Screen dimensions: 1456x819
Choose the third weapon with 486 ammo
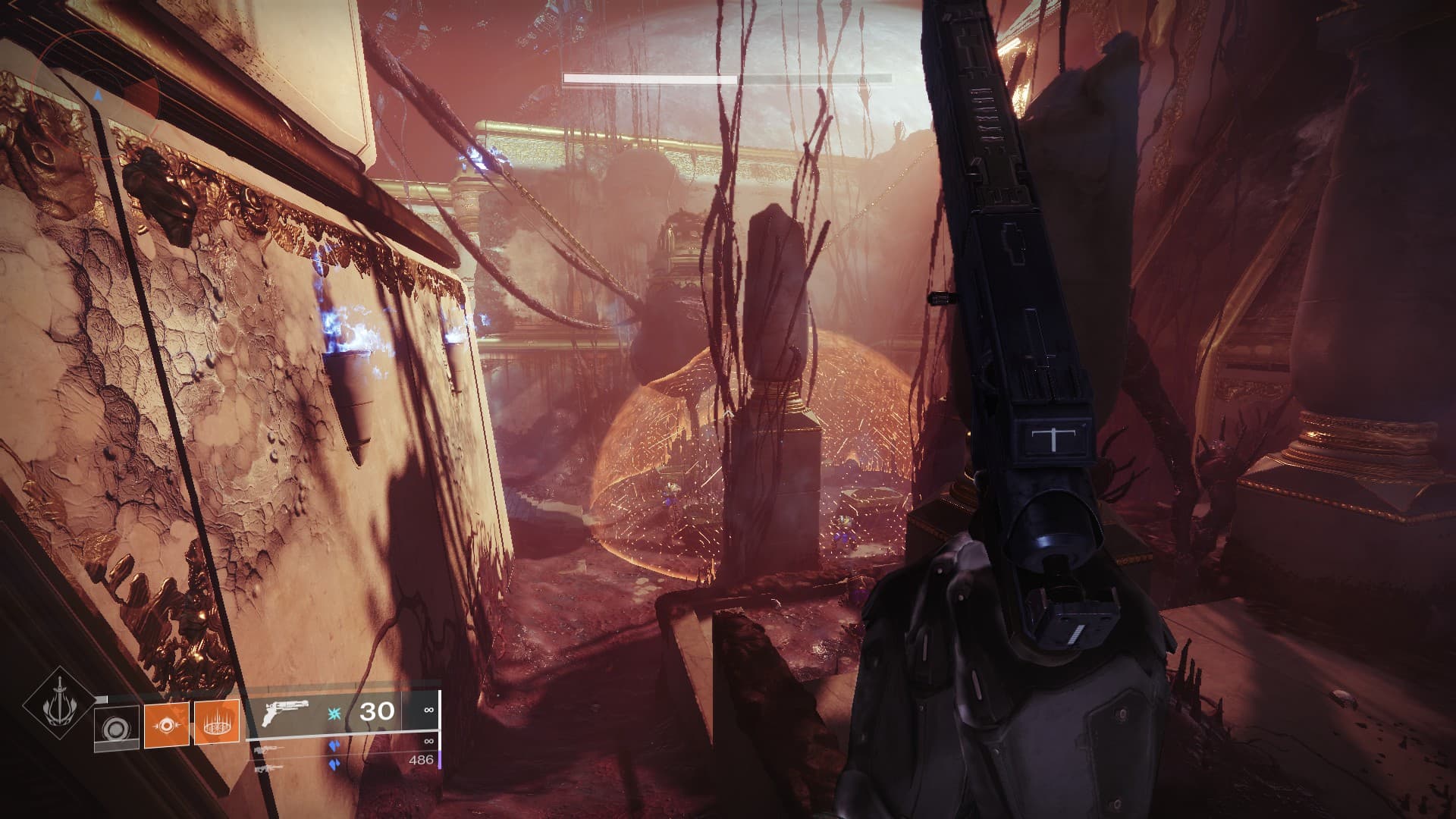click(x=274, y=766)
